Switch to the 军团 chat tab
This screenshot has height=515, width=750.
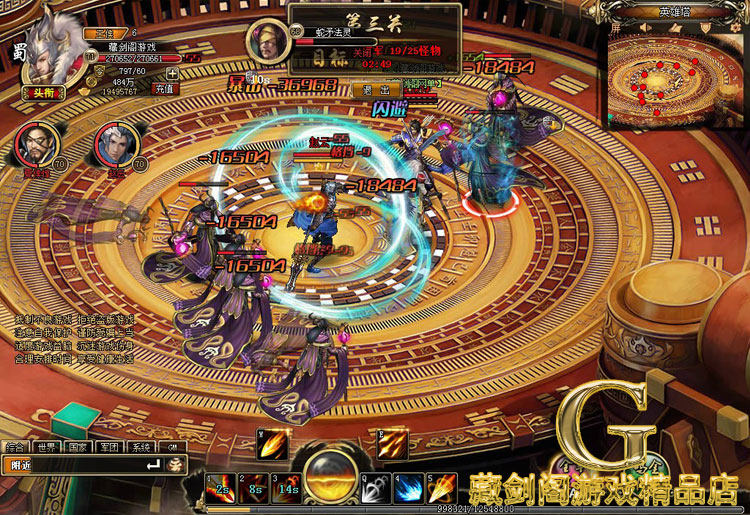tap(110, 447)
